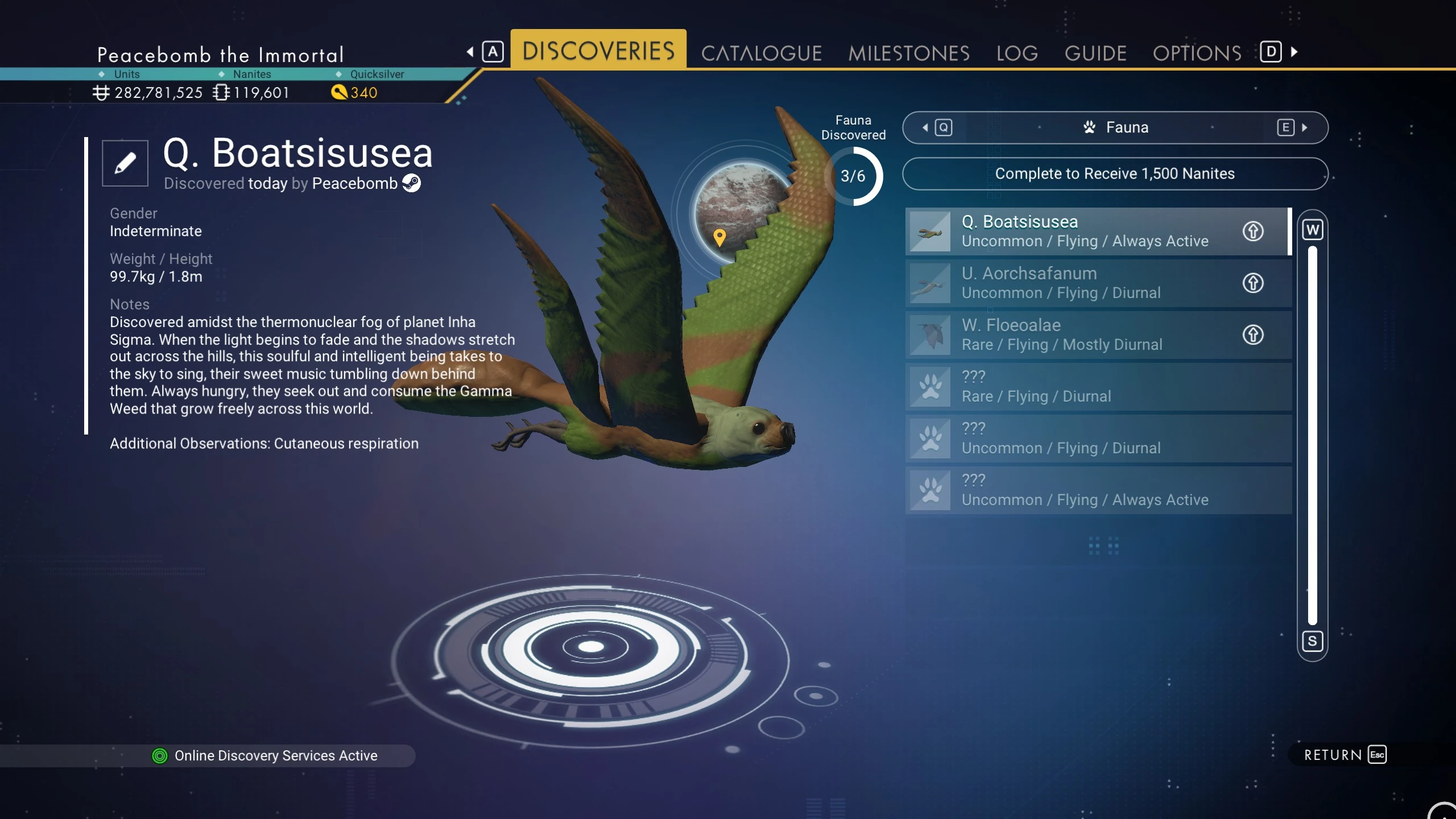Switch to the Catalogue tab
This screenshot has height=819, width=1456.
click(x=761, y=53)
